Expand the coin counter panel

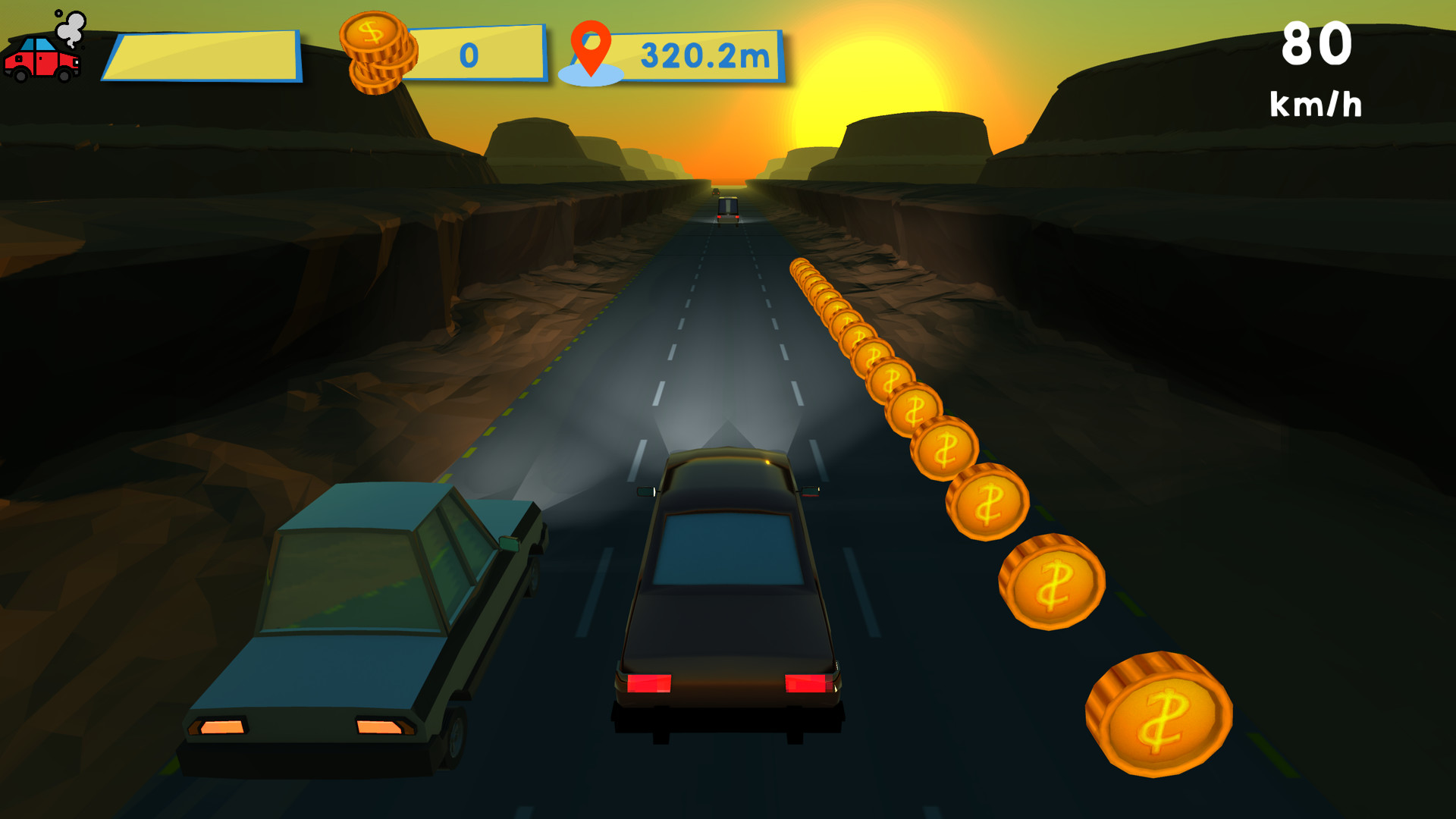point(475,53)
